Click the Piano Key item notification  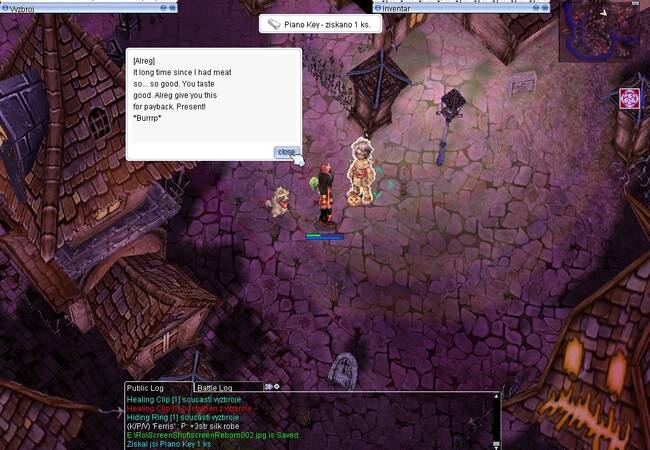pyautogui.click(x=320, y=23)
